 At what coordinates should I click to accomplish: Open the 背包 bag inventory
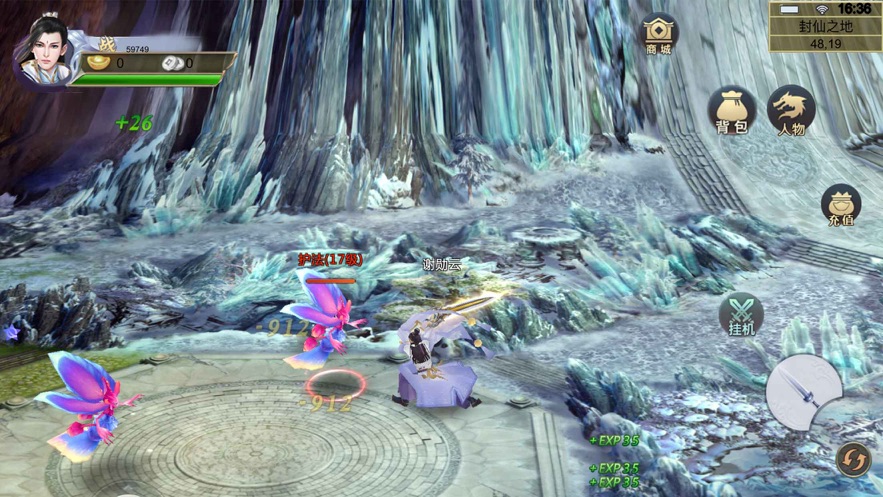pos(732,110)
